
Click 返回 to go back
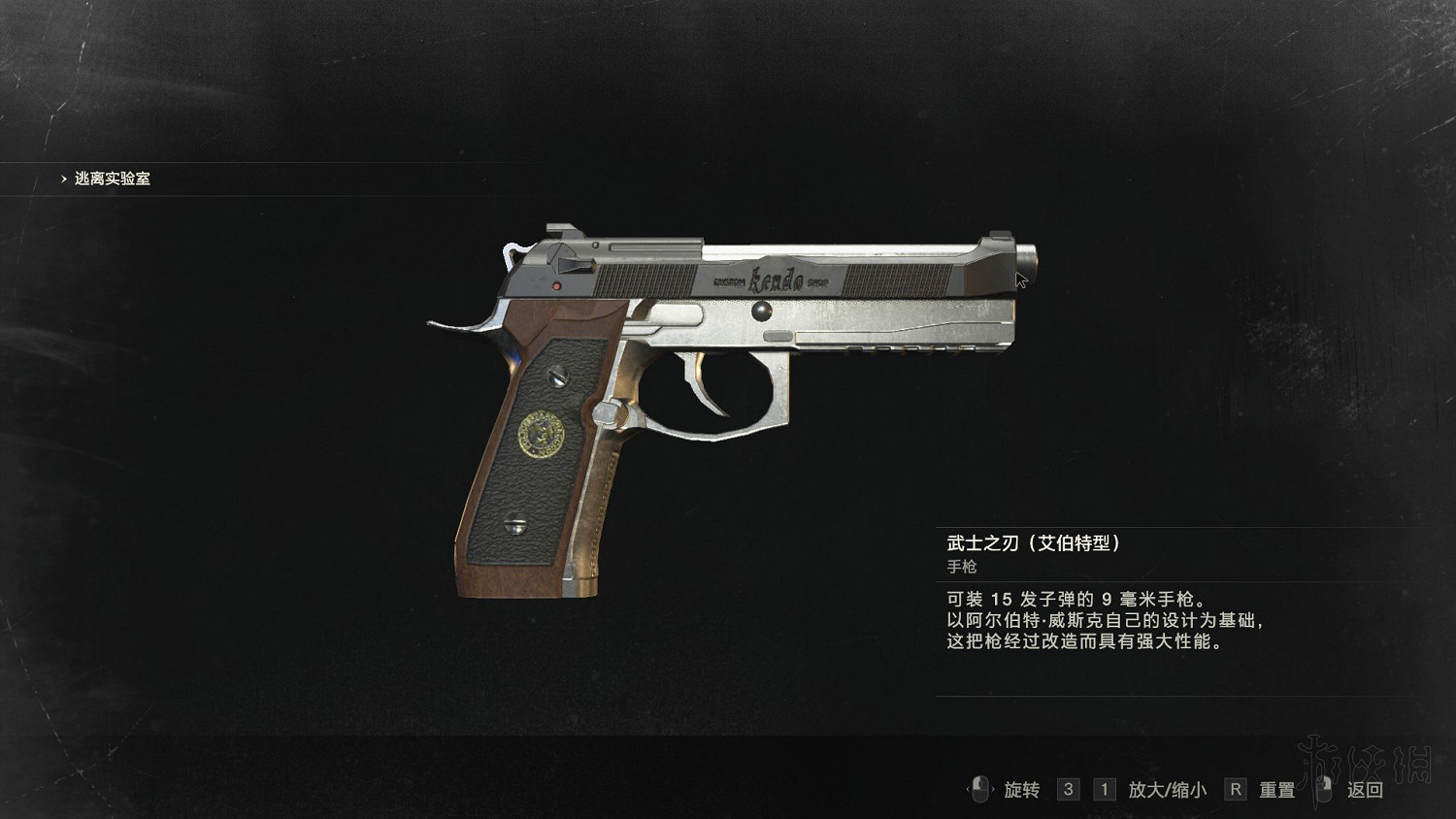point(1363,791)
